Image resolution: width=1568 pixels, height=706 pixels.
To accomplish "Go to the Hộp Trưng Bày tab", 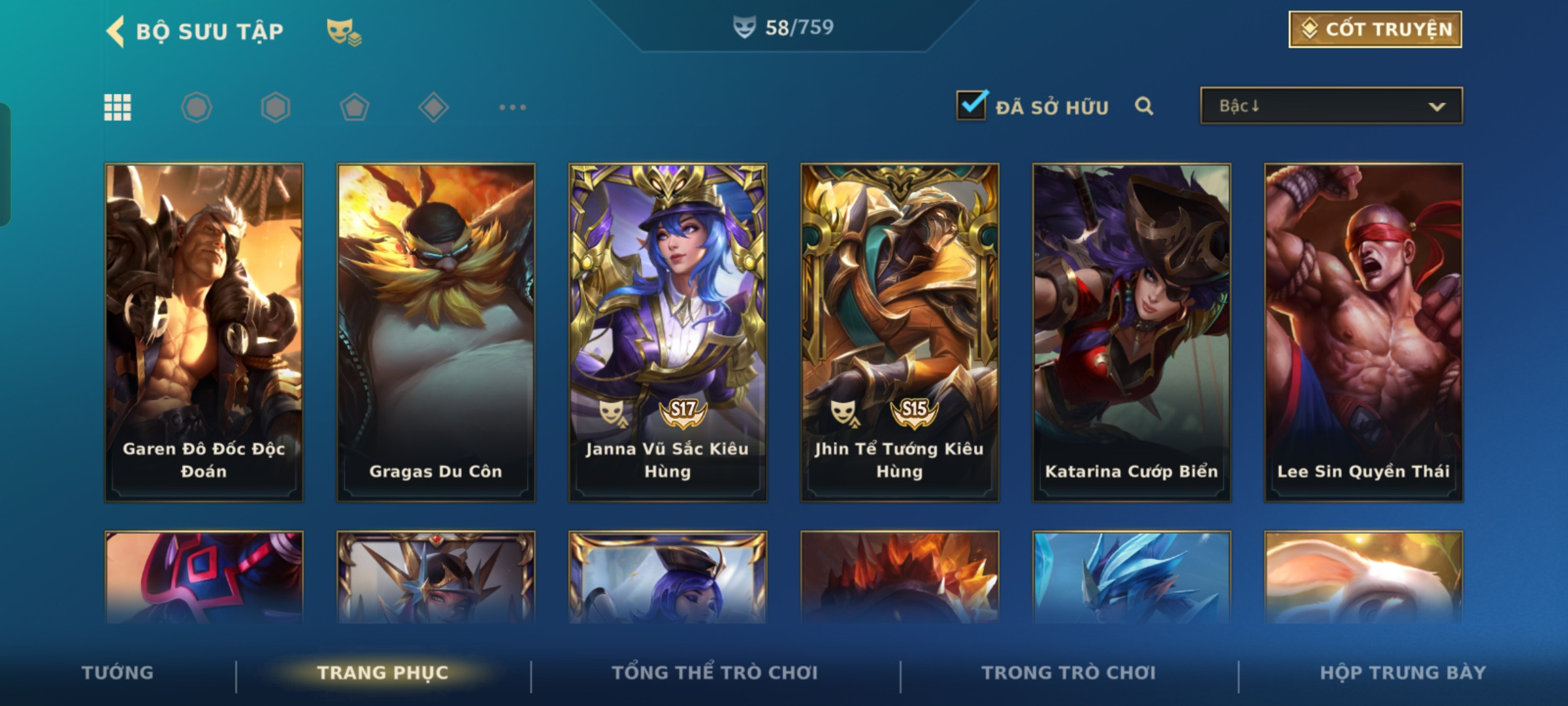I will (1403, 673).
